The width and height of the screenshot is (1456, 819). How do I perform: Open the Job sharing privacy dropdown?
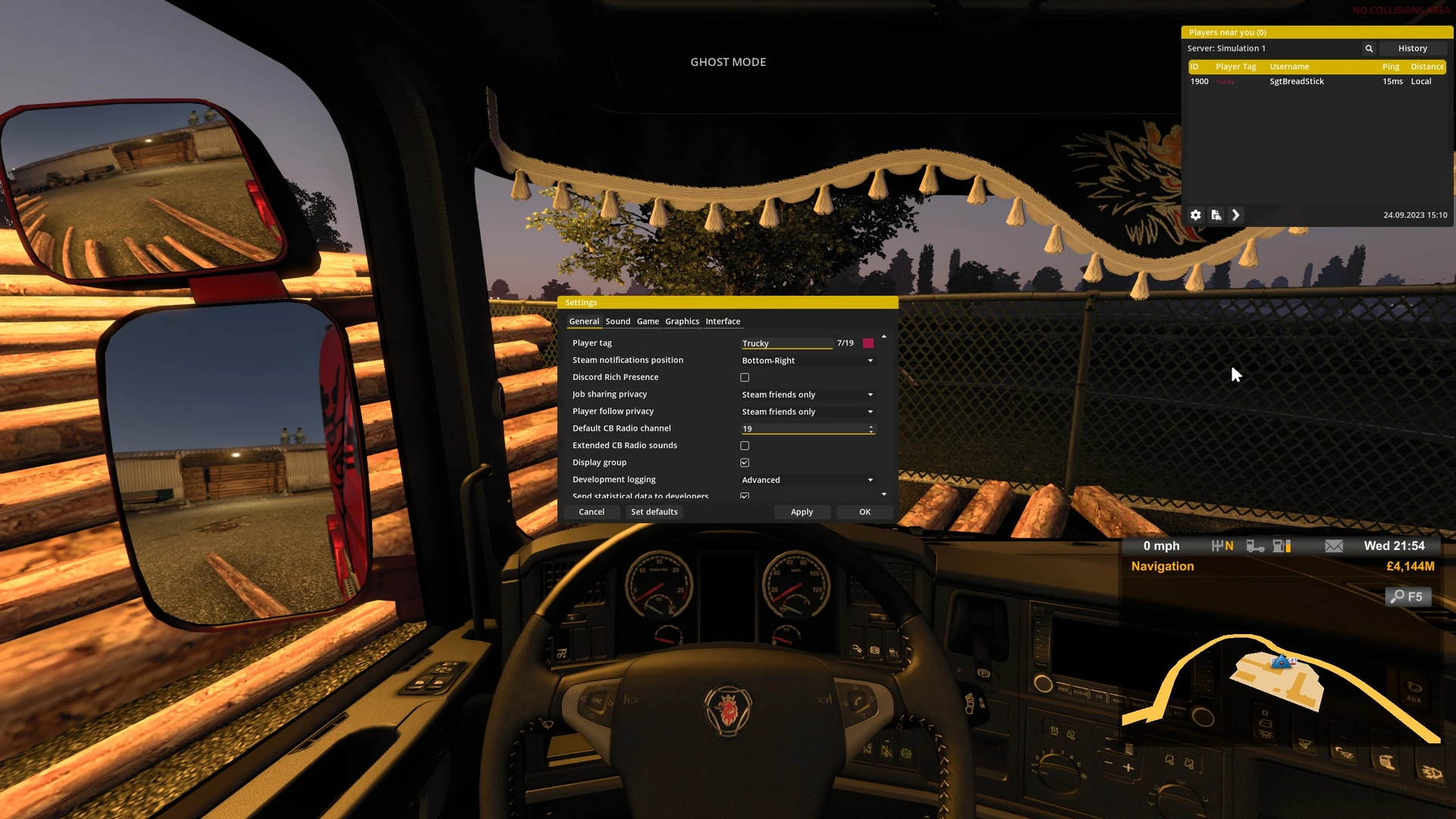pos(807,395)
